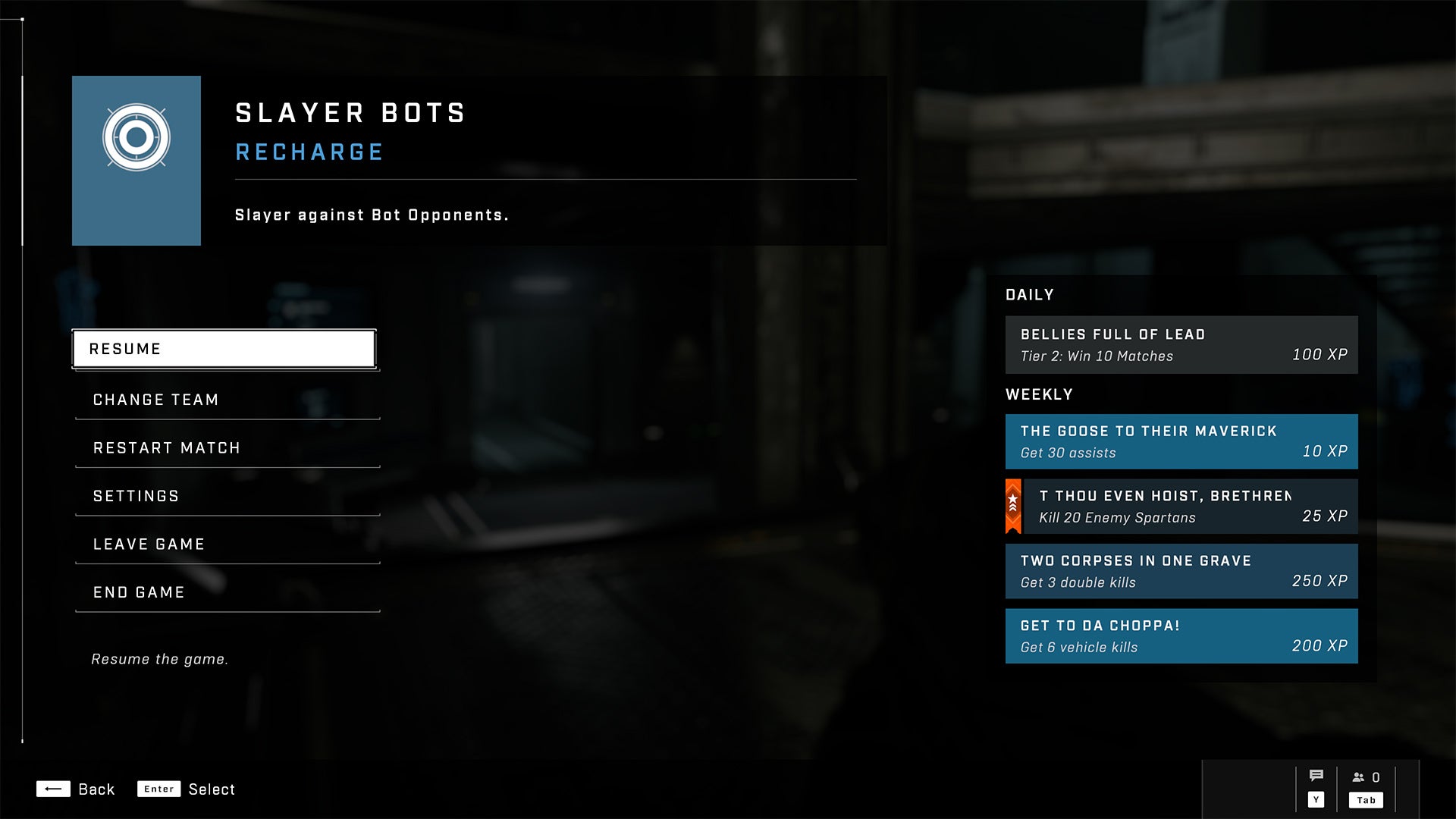Click the Y key prompt icon
Image resolution: width=1456 pixels, height=819 pixels.
click(x=1316, y=799)
